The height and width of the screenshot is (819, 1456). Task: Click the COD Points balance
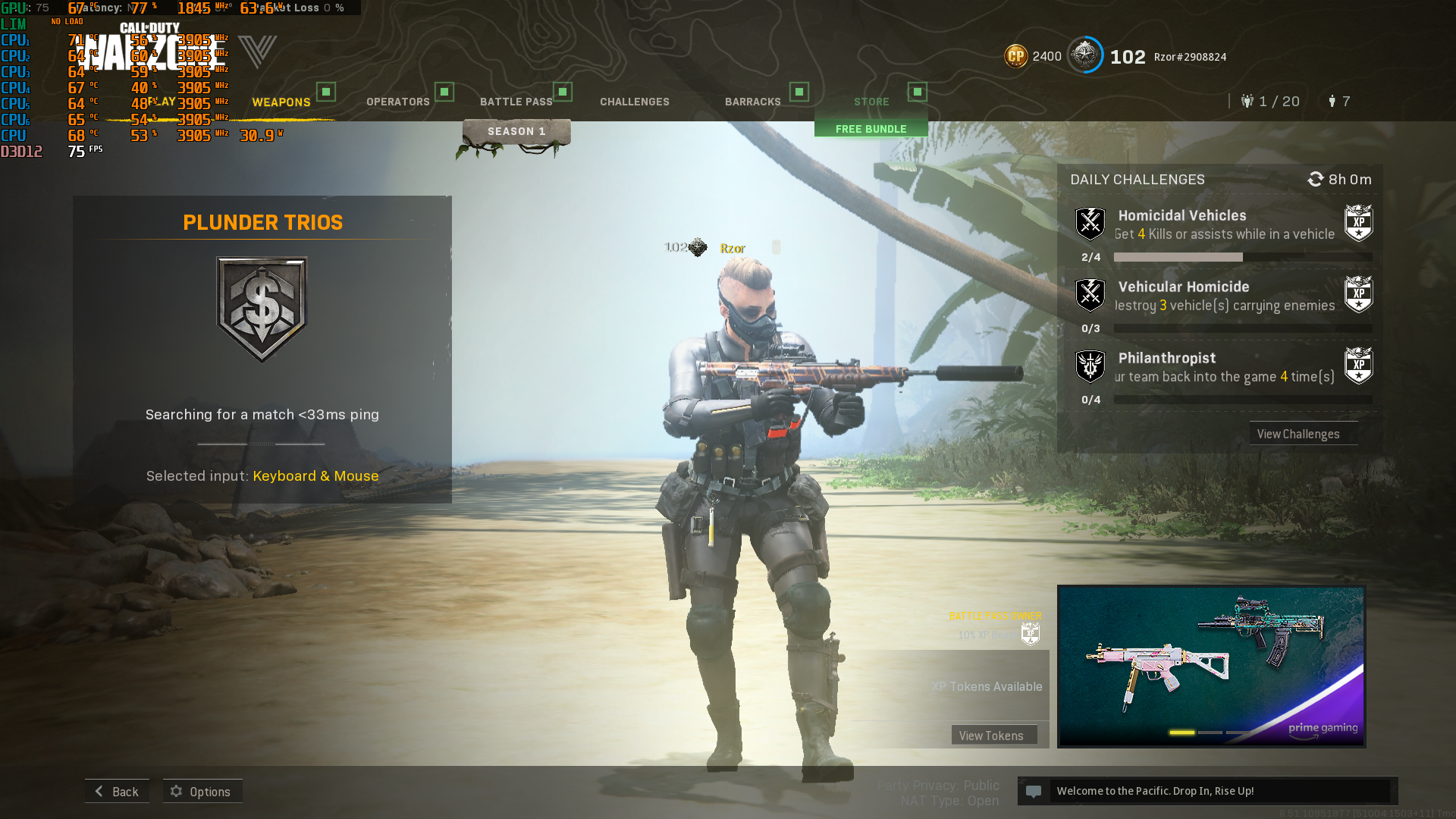[1033, 56]
